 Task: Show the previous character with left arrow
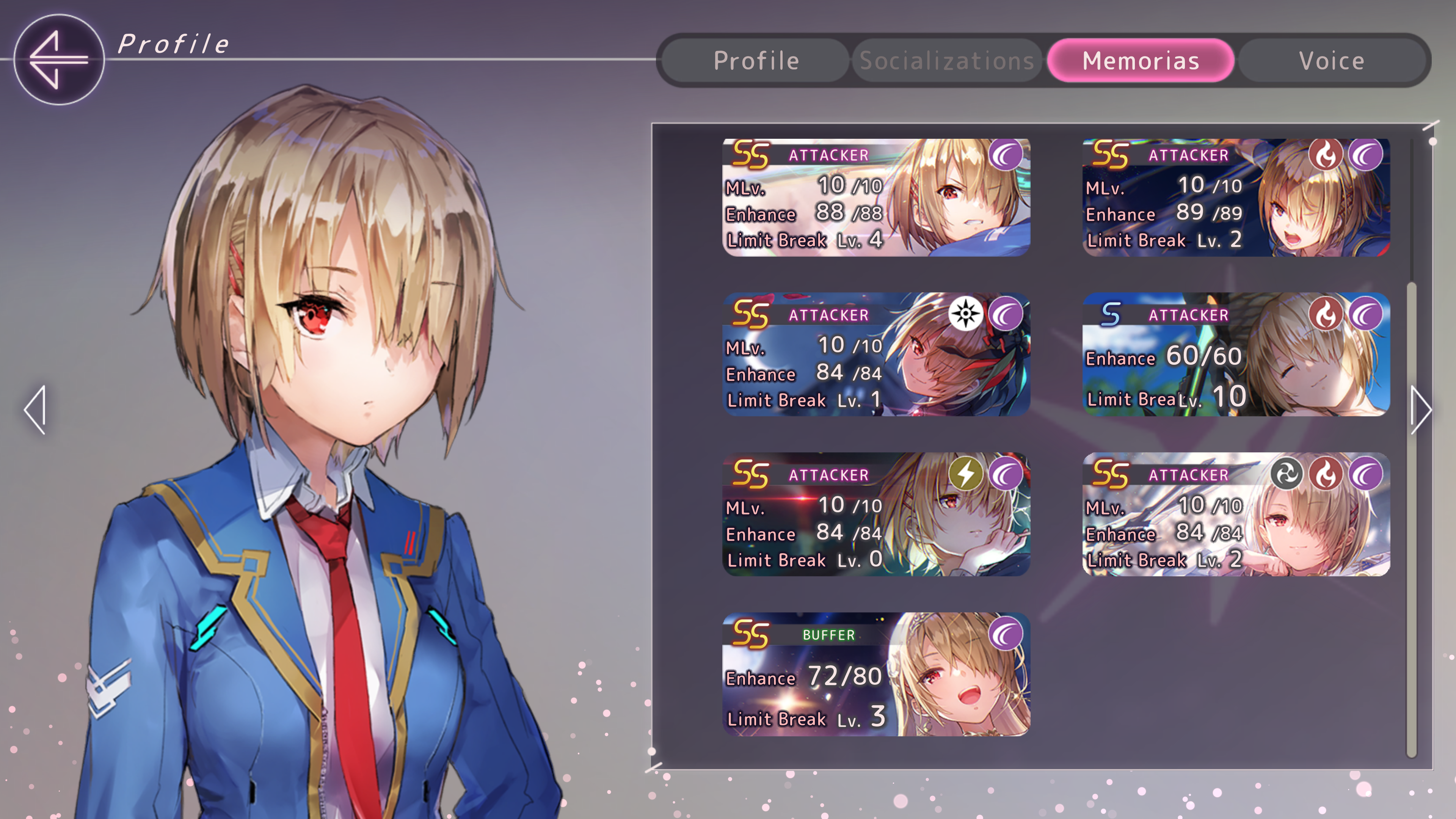(x=35, y=410)
